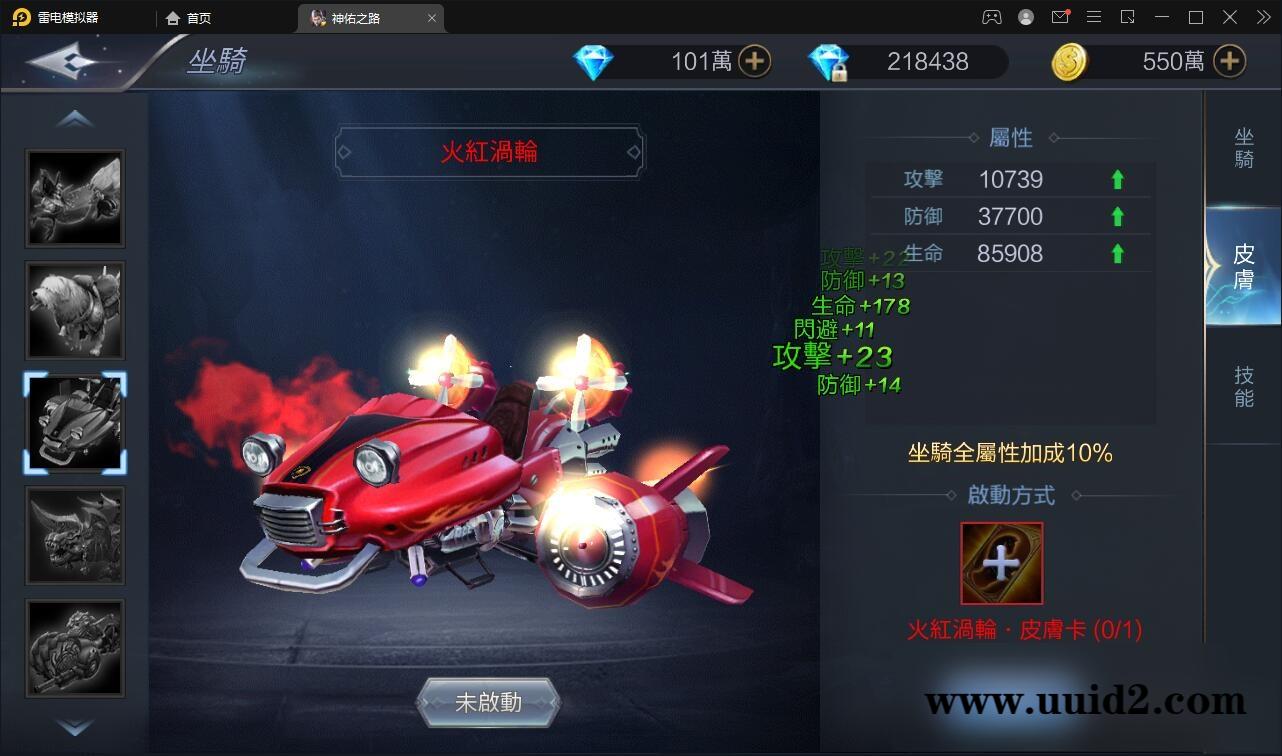The image size is (1282, 756).
Task: Select the highlighted red vehicle thumbnail
Action: [x=75, y=423]
